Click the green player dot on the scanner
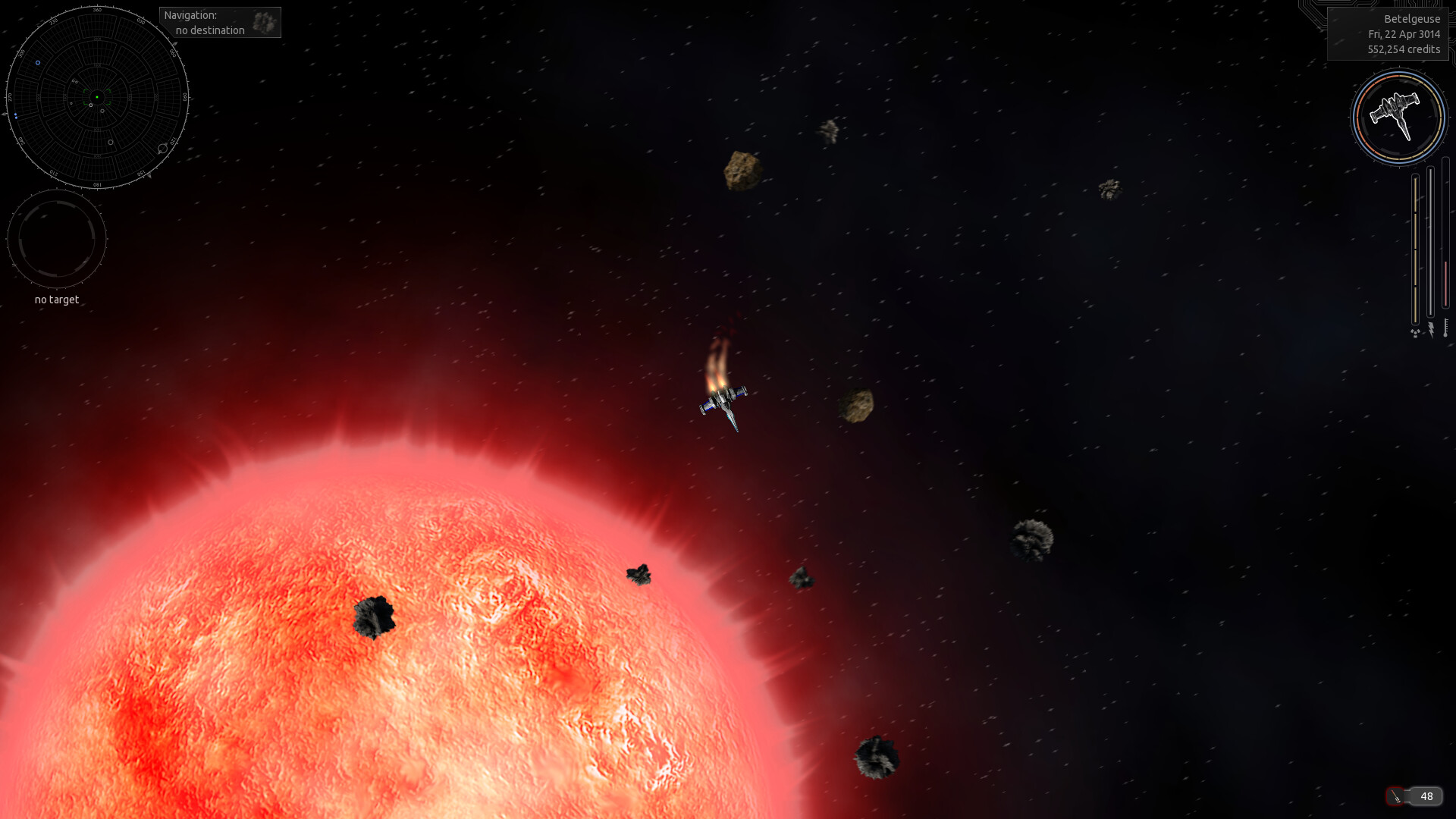 (97, 97)
